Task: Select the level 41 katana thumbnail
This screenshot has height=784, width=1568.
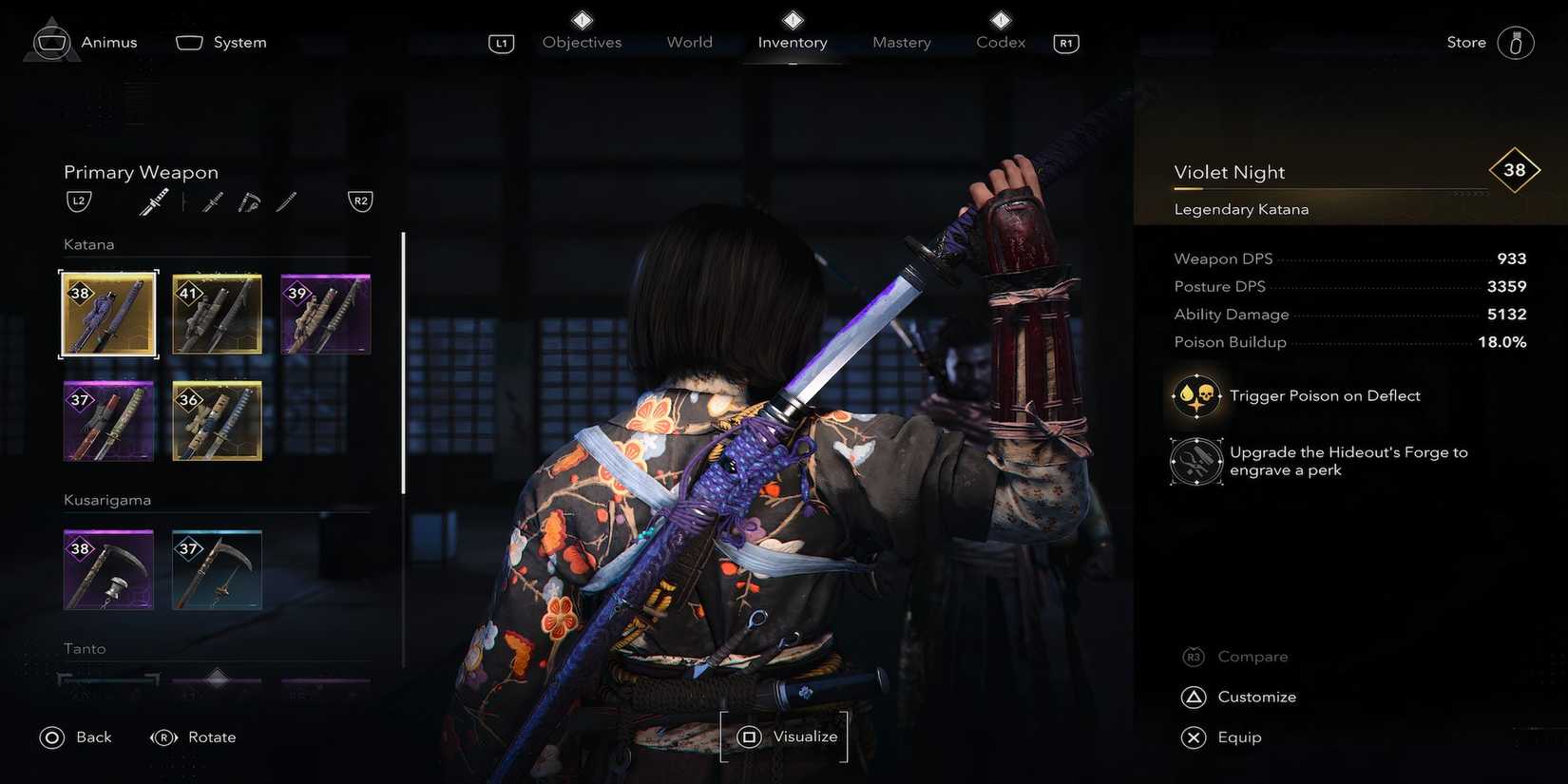Action: tap(217, 314)
